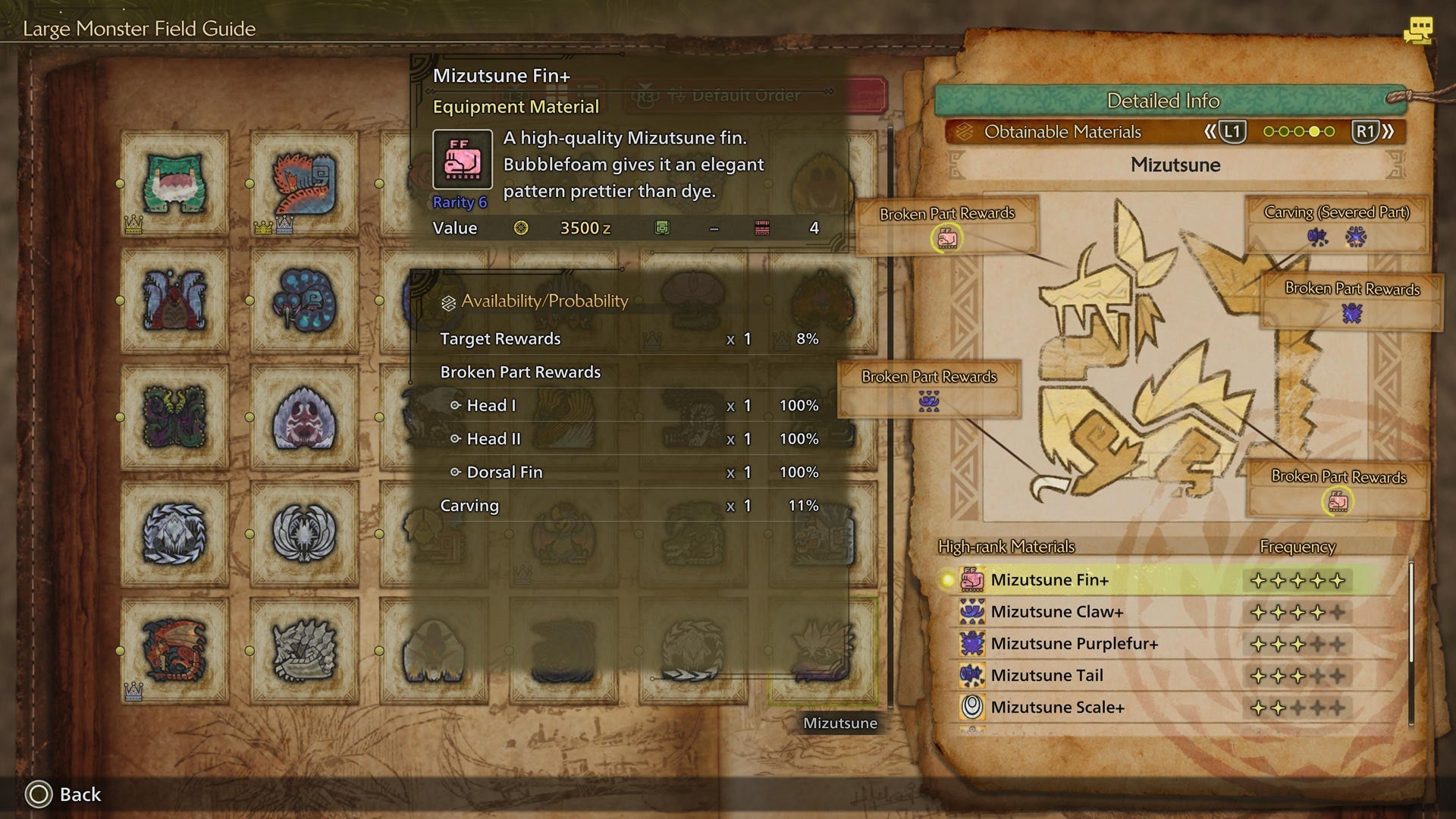Select the Mizutsune Fin+ material icon
The height and width of the screenshot is (819, 1456).
[x=973, y=579]
